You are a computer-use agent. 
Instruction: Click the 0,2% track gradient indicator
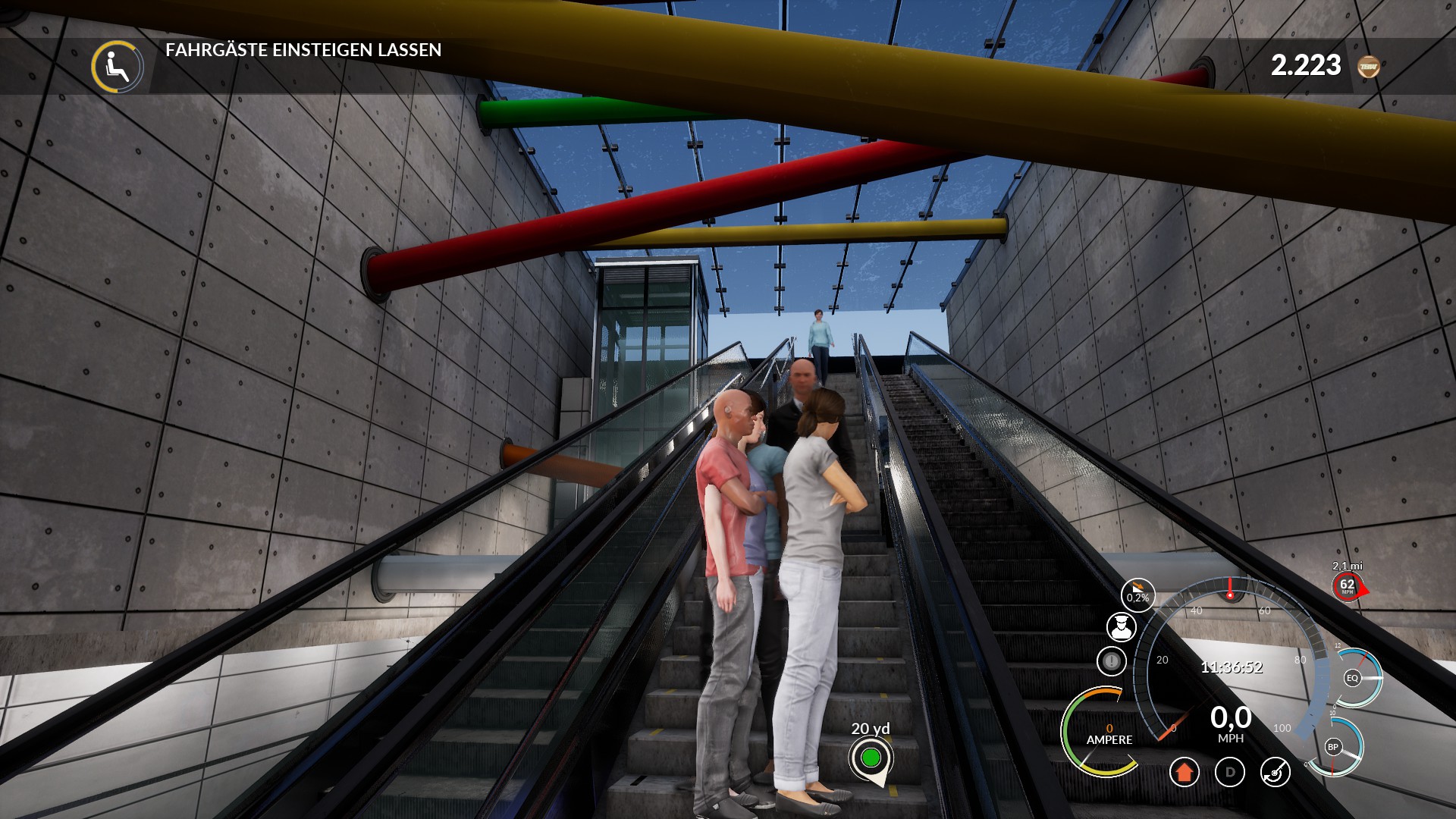click(1137, 595)
